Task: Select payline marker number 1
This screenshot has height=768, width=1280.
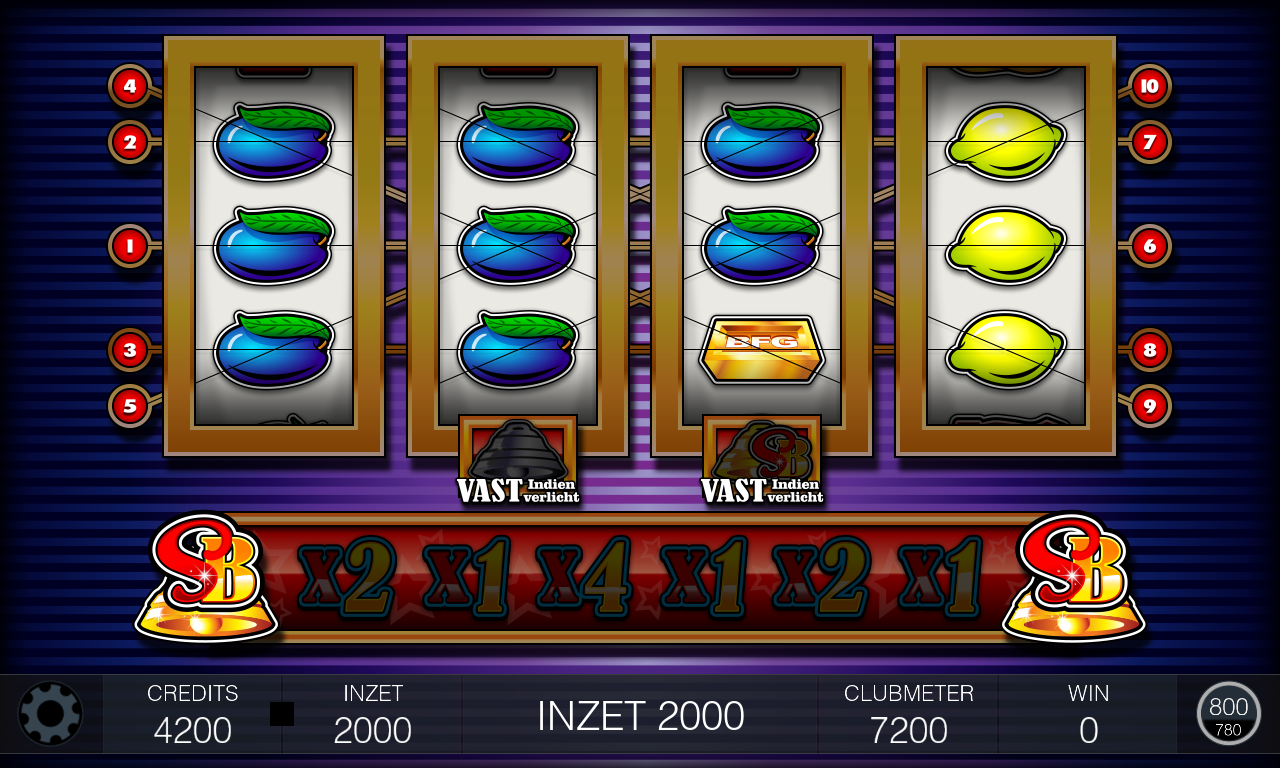Action: (x=130, y=245)
